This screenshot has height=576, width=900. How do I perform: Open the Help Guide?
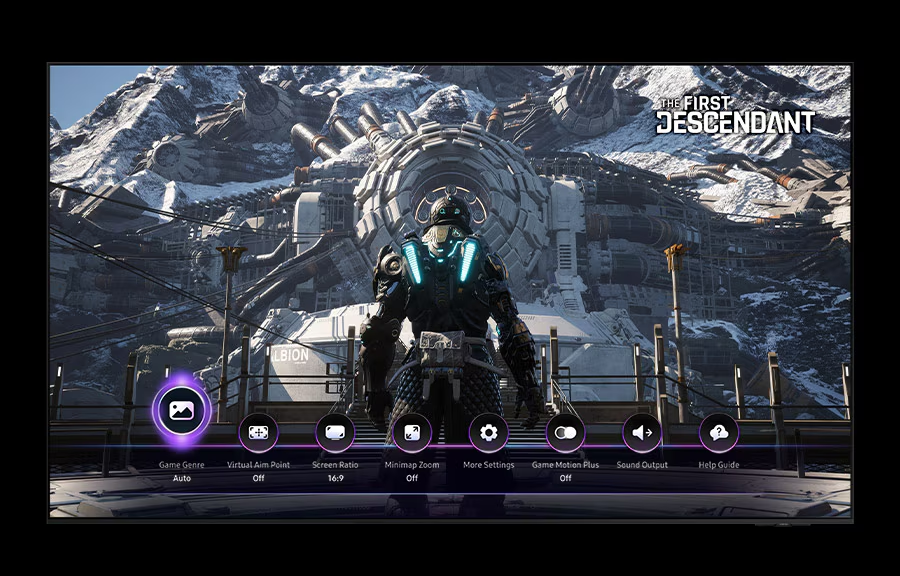click(718, 433)
